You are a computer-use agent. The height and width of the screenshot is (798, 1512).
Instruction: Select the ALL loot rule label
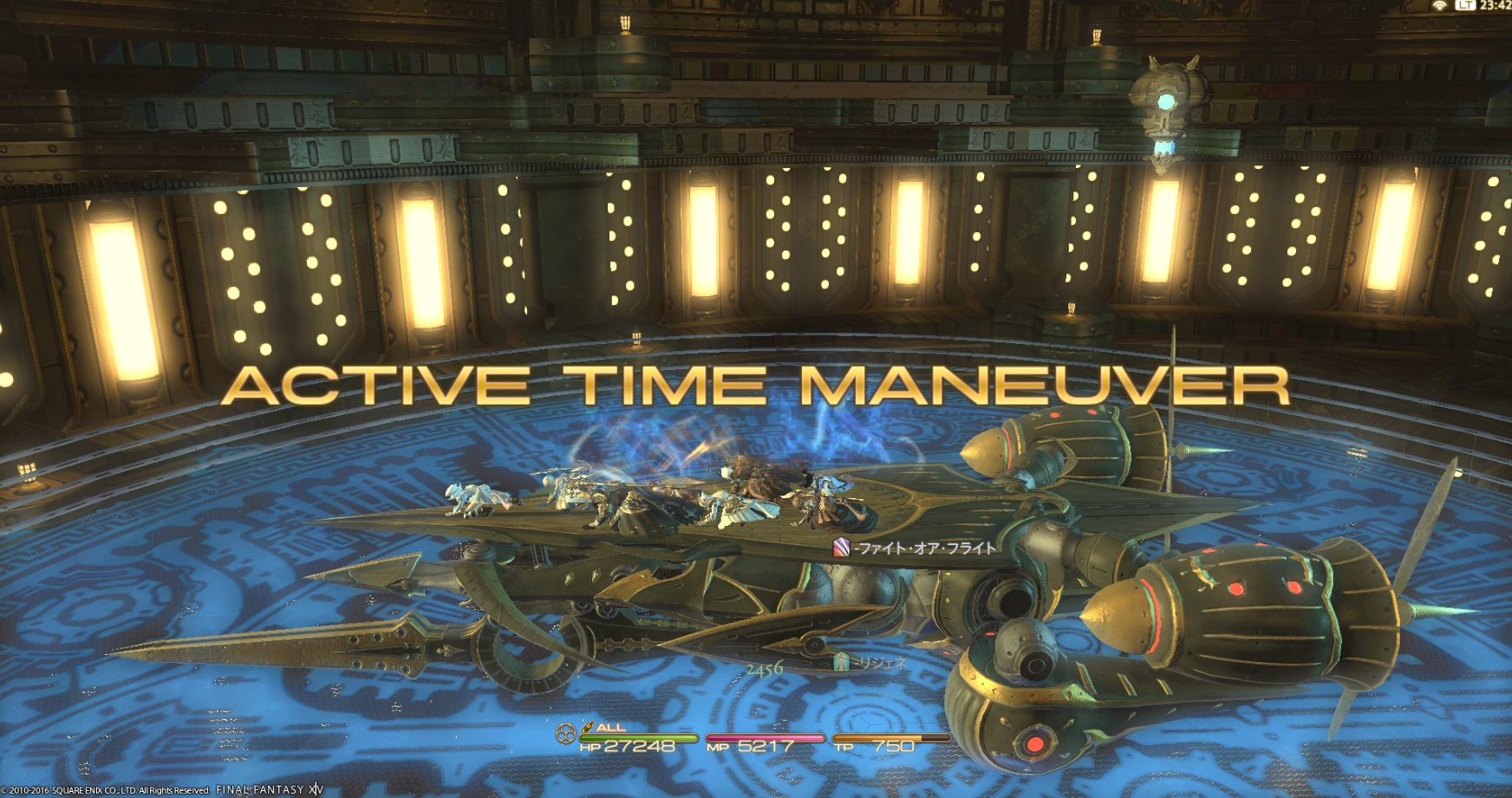[611, 728]
